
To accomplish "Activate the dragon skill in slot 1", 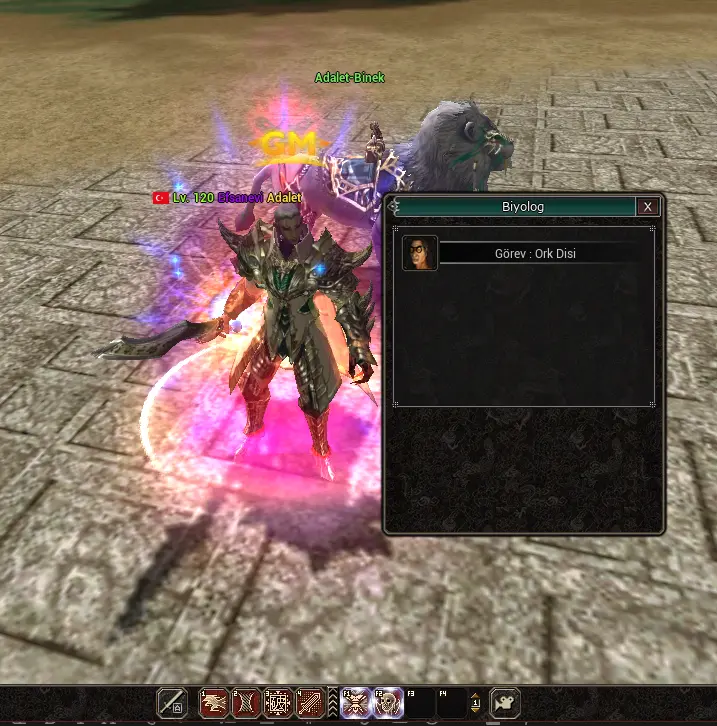I will point(215,703).
